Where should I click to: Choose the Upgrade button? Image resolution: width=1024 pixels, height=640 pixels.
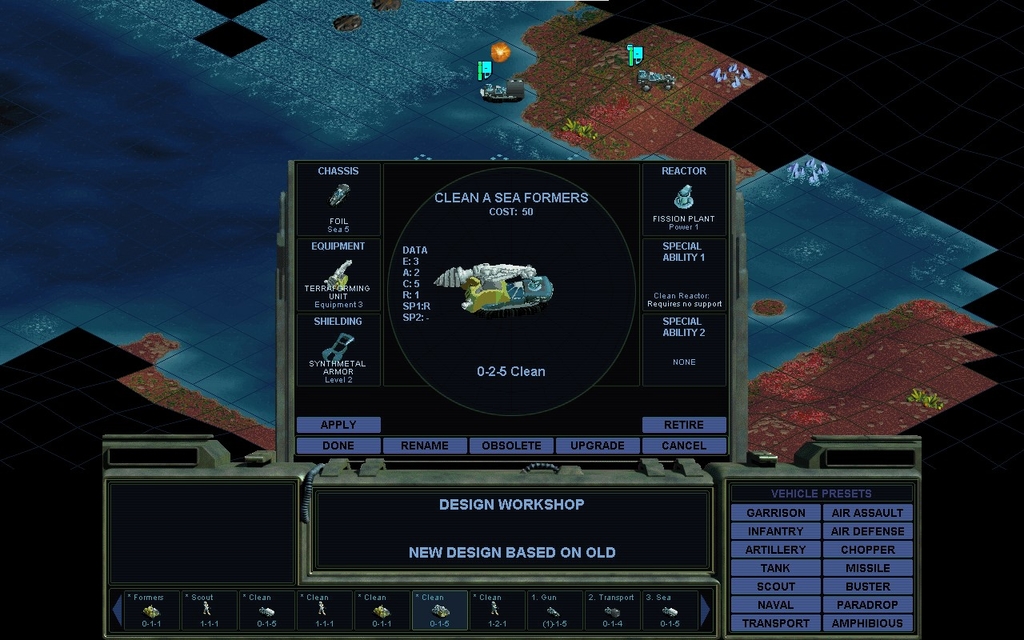[x=597, y=446]
